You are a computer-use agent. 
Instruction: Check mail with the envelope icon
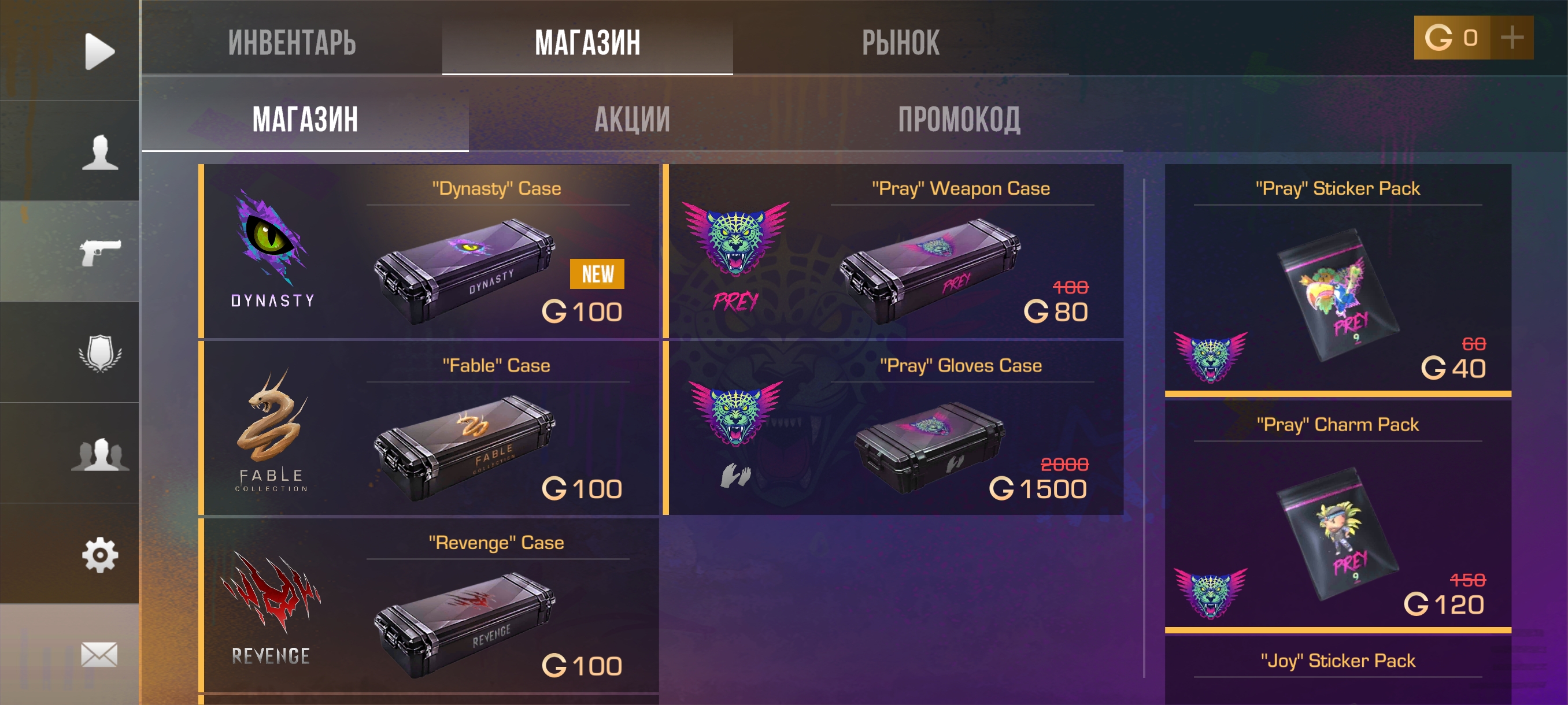[99, 655]
